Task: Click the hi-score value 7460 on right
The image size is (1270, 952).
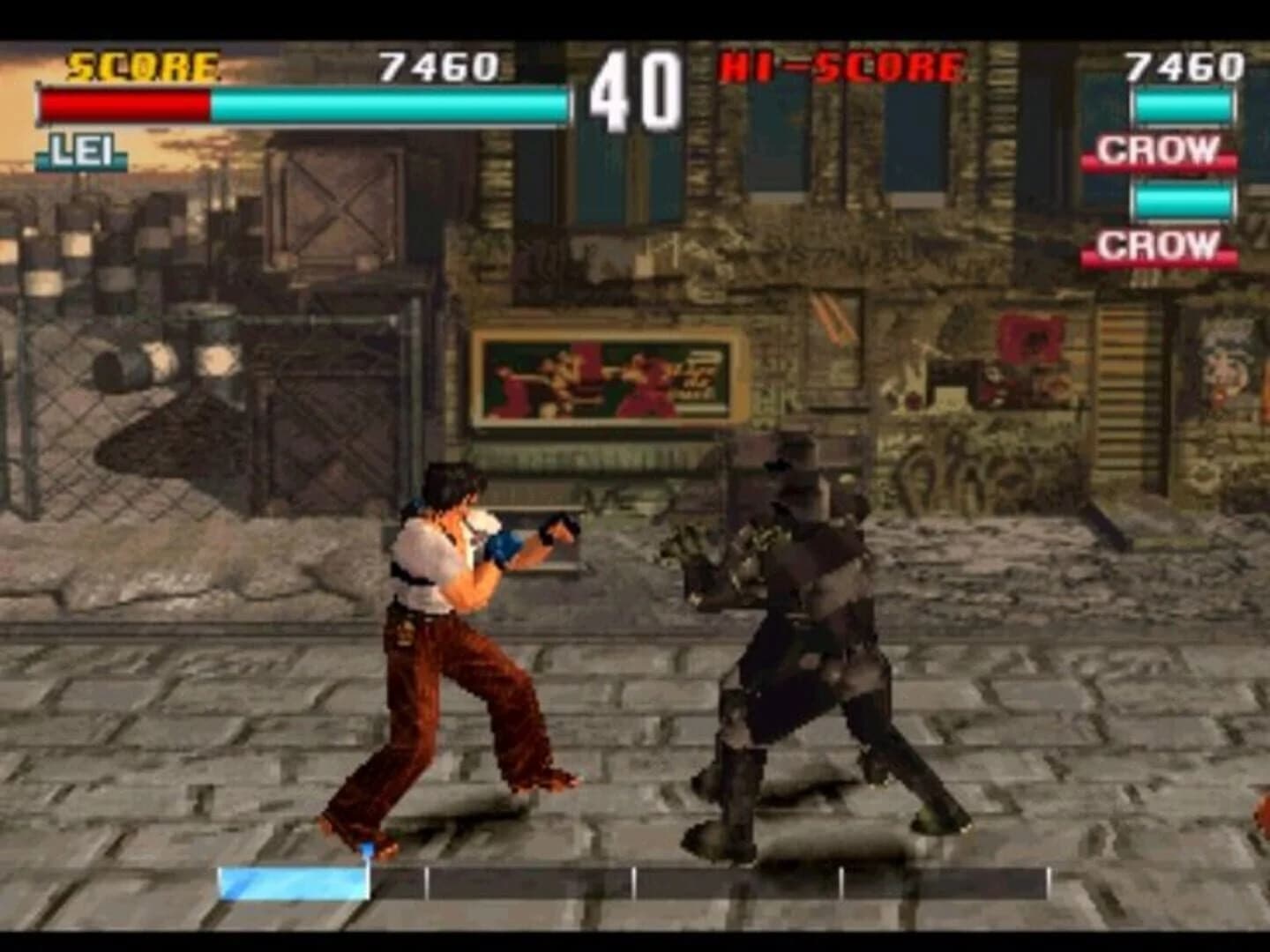Action: click(x=1185, y=63)
